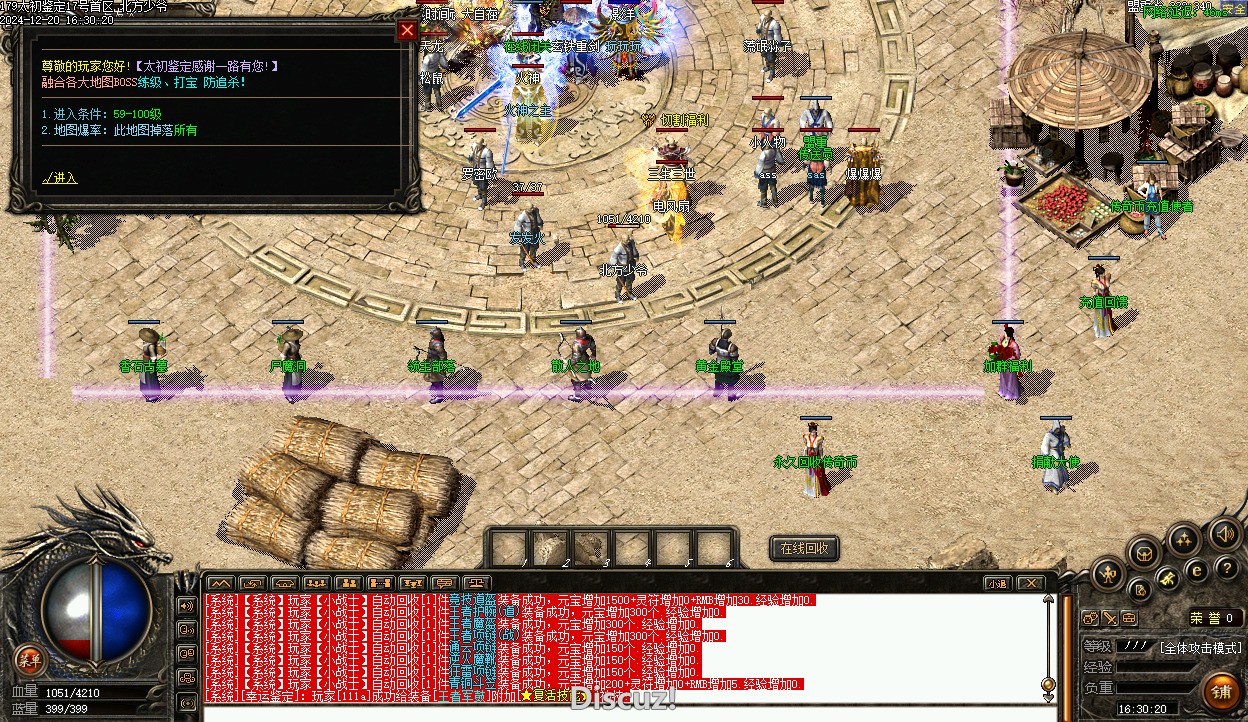Close the chat panel with its X button

[x=1030, y=583]
